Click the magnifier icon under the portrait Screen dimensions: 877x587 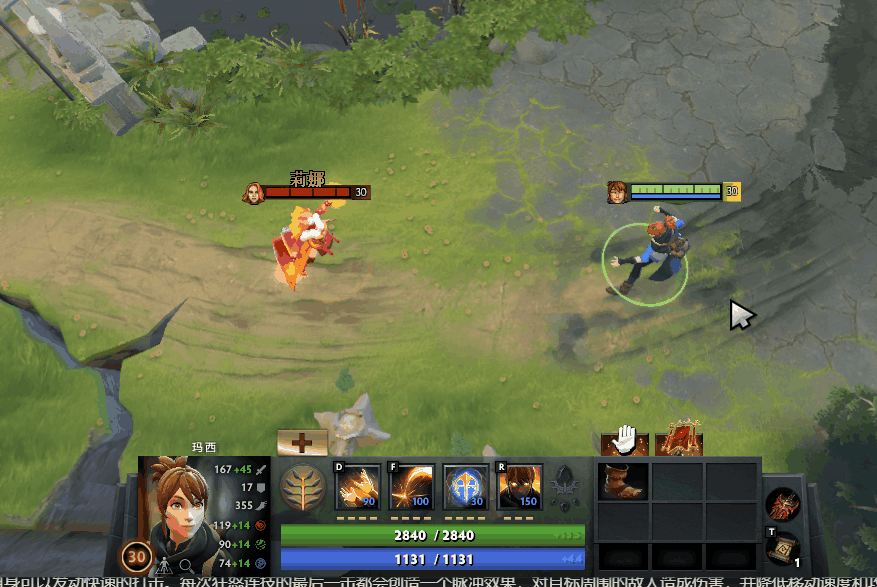pyautogui.click(x=186, y=565)
